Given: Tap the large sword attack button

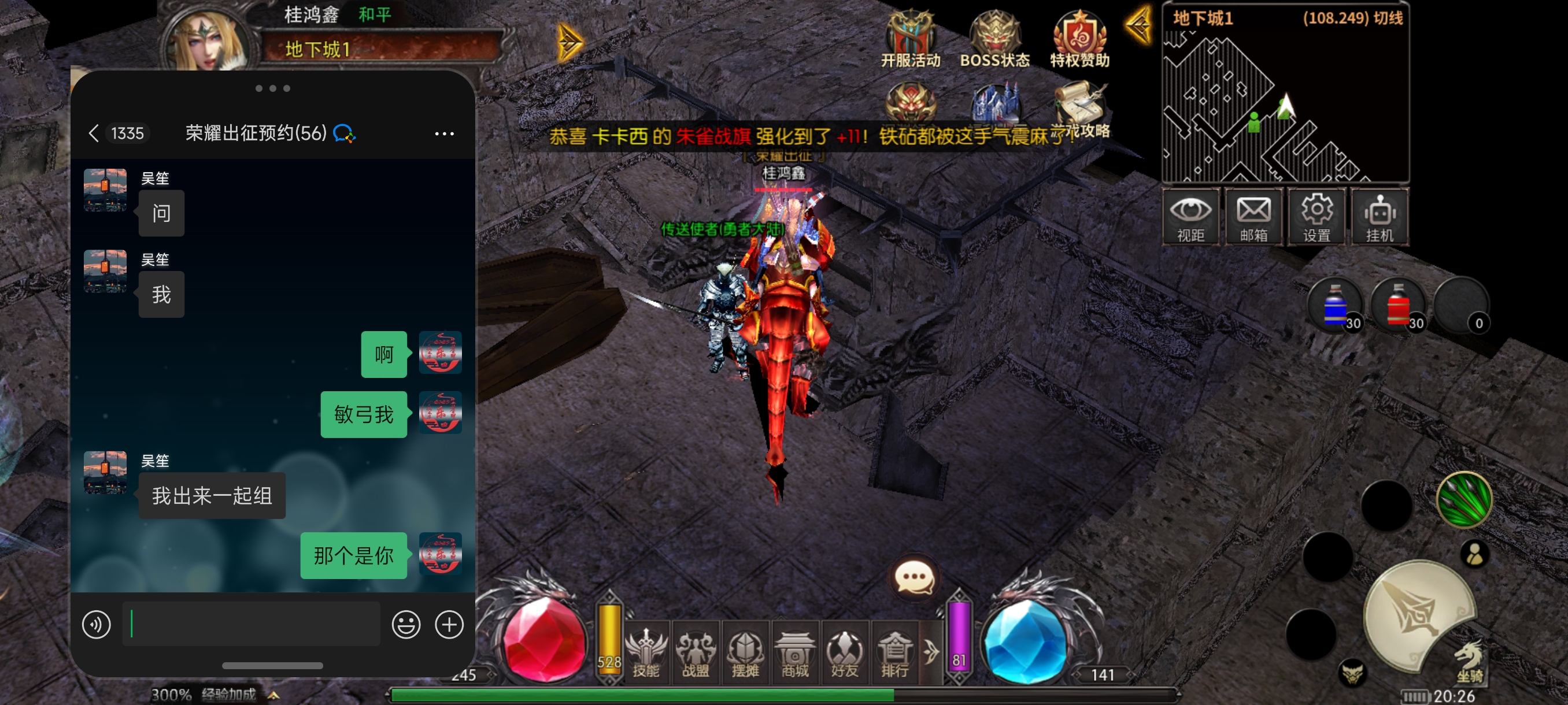Looking at the screenshot, I should [1418, 615].
